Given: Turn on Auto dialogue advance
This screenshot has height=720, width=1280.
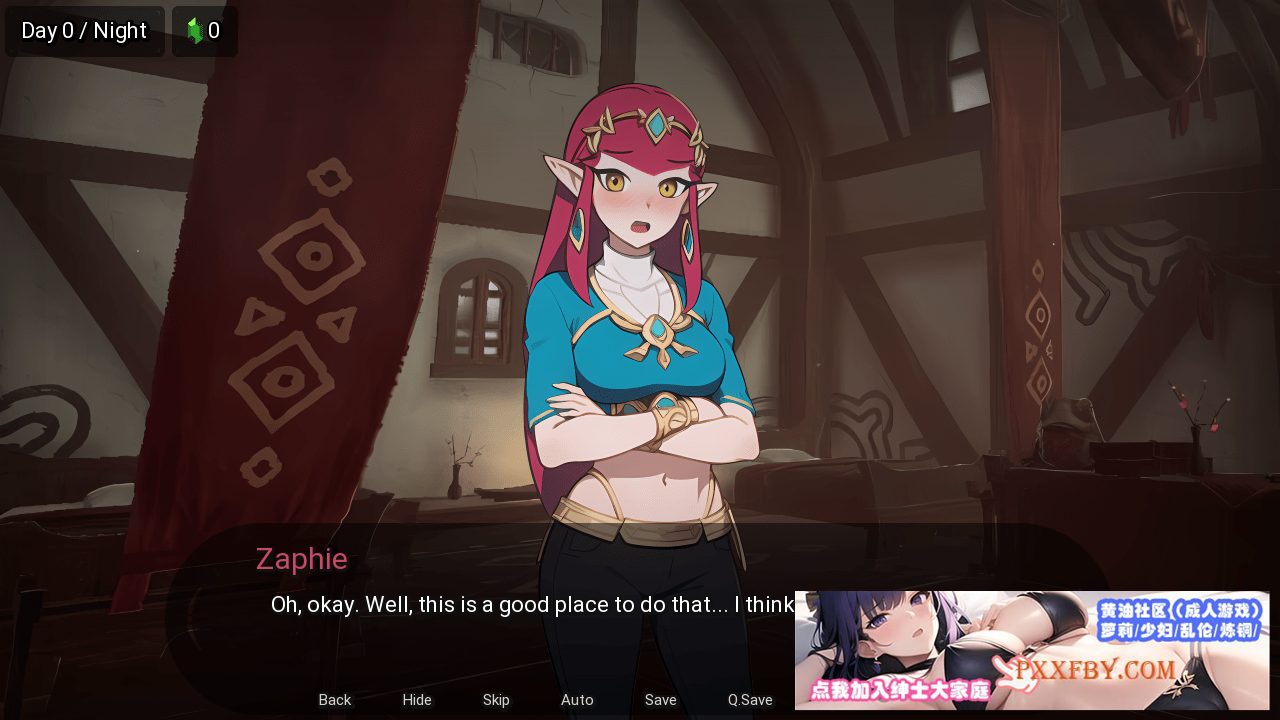Looking at the screenshot, I should point(577,700).
